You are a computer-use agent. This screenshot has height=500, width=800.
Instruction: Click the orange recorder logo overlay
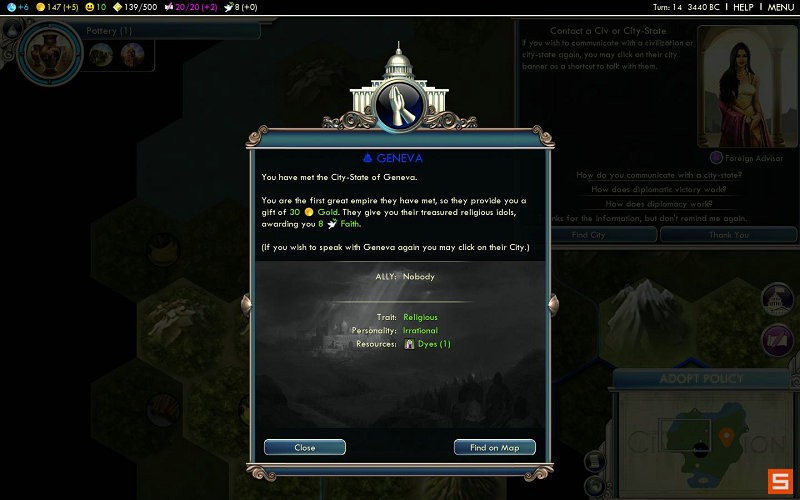[x=779, y=480]
